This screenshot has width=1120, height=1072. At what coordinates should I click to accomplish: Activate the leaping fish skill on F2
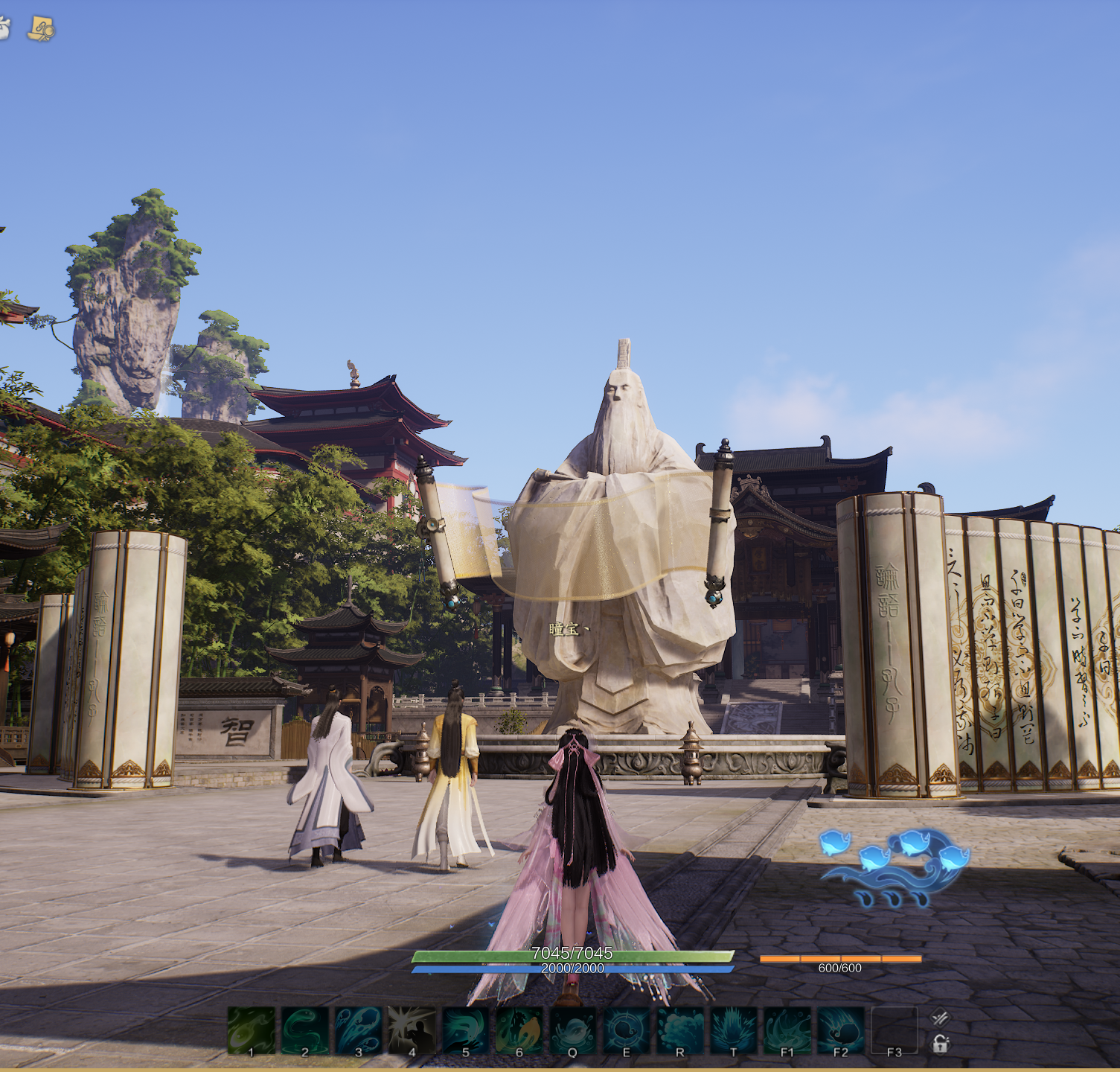pos(841,1030)
